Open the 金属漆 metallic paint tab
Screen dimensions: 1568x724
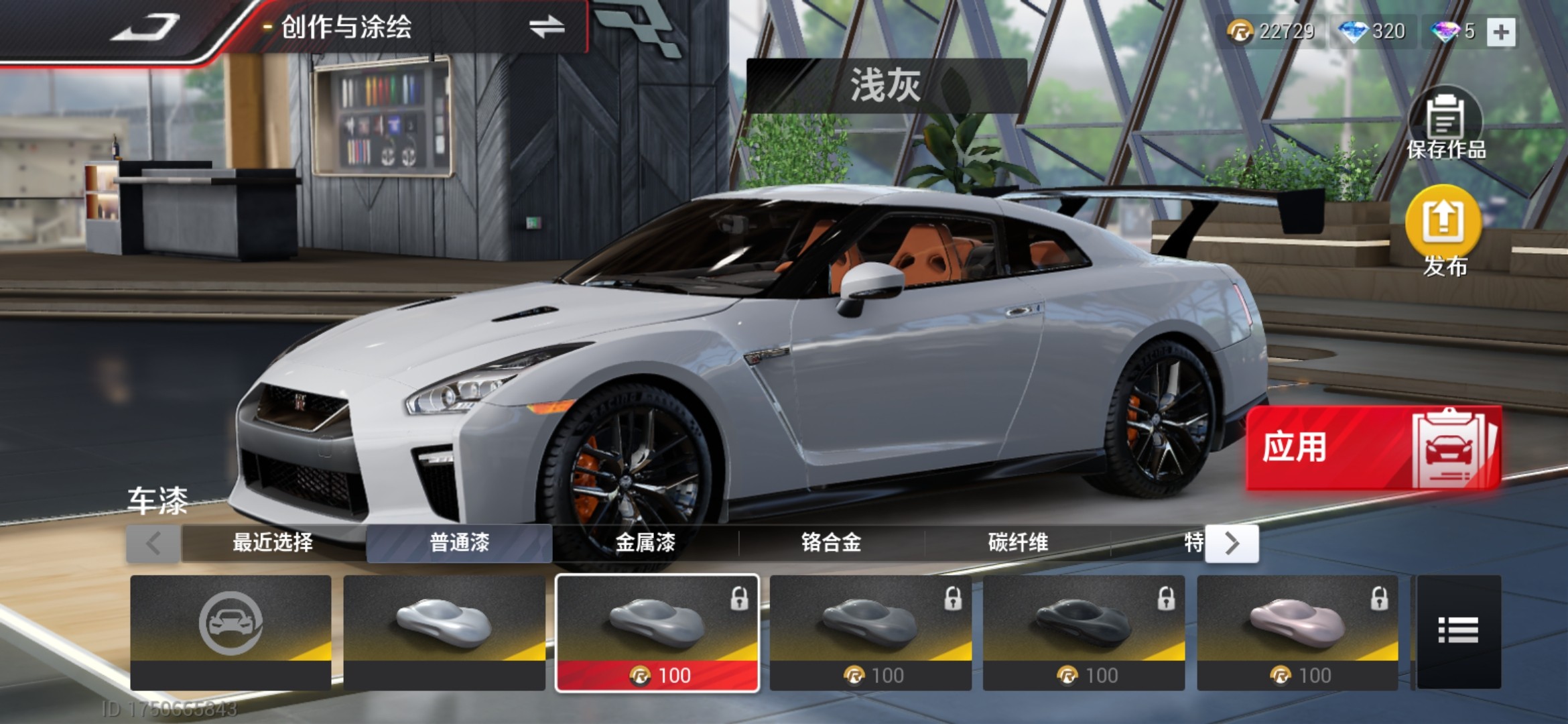coord(645,542)
